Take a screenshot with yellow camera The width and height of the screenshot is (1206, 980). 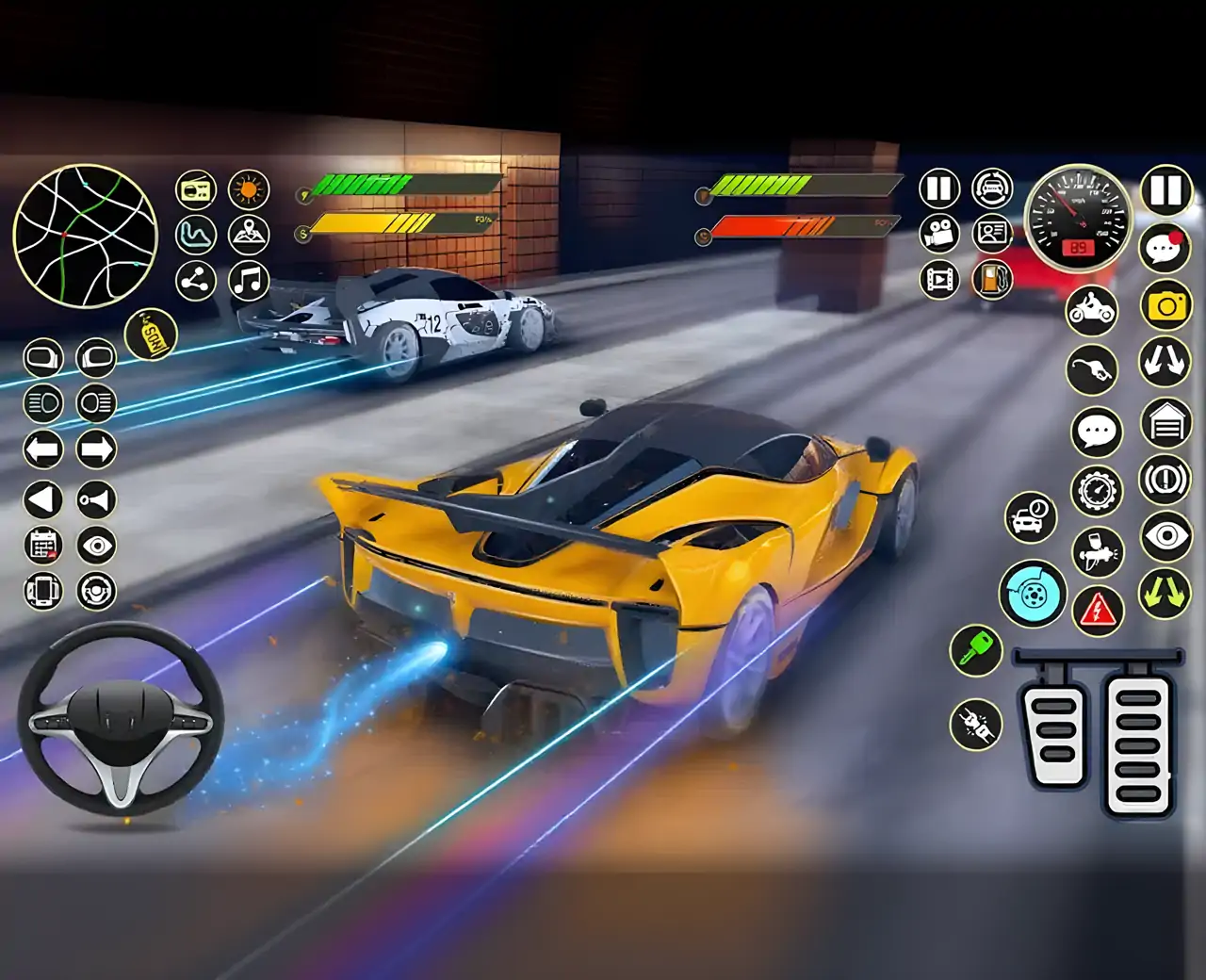point(1166,305)
